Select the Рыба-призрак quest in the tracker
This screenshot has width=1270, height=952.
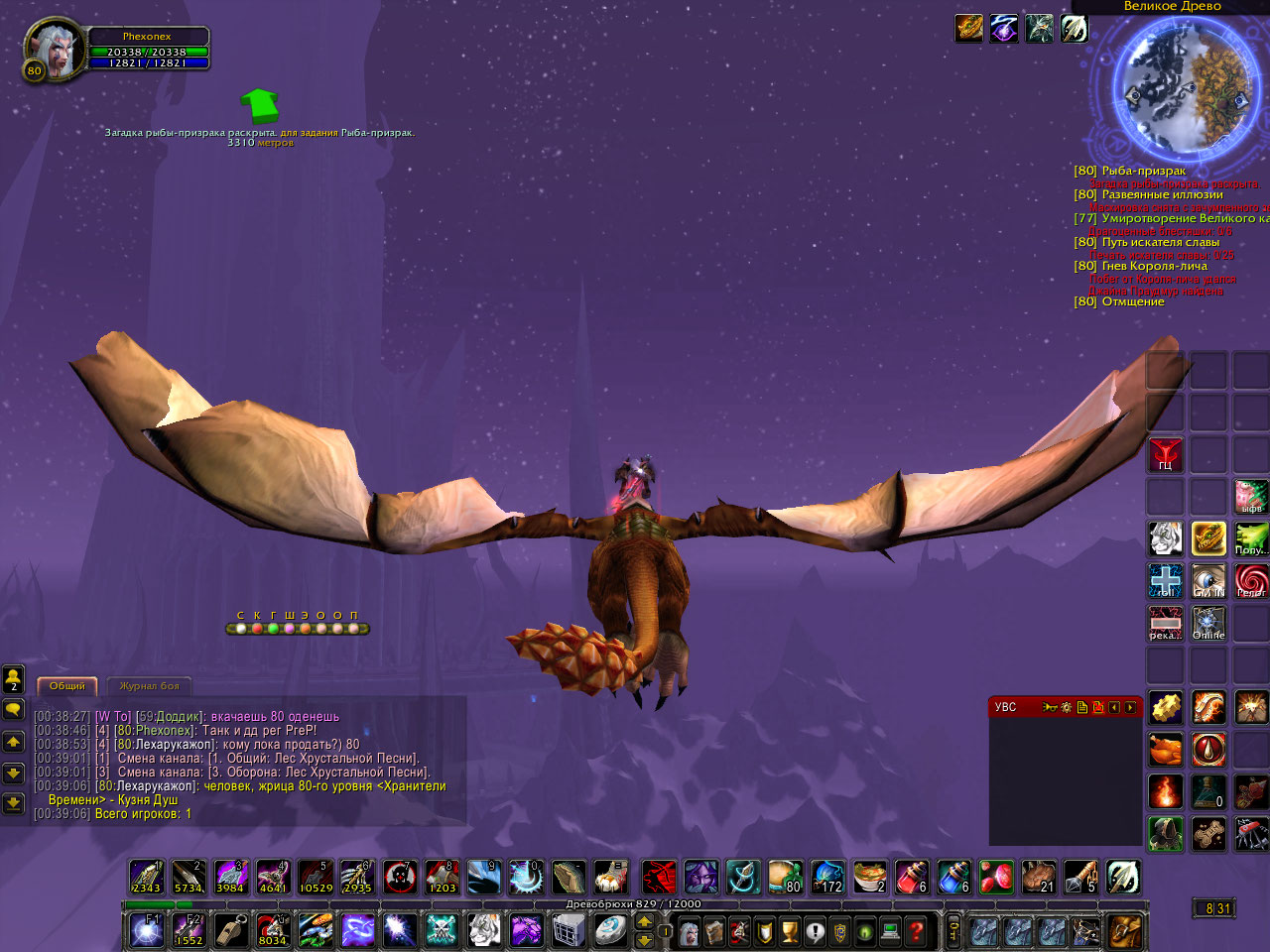(1143, 172)
